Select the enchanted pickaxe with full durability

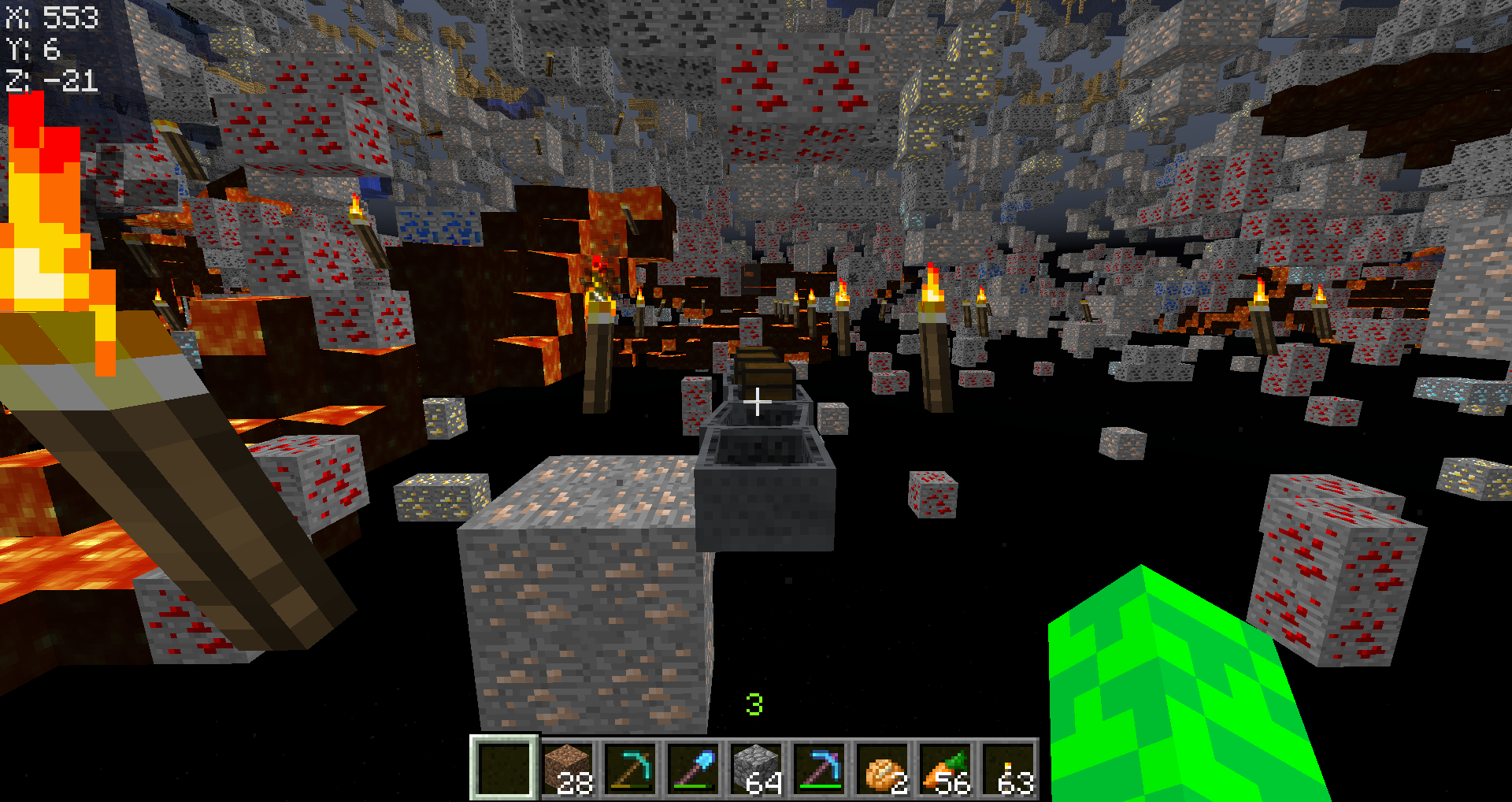[x=820, y=768]
